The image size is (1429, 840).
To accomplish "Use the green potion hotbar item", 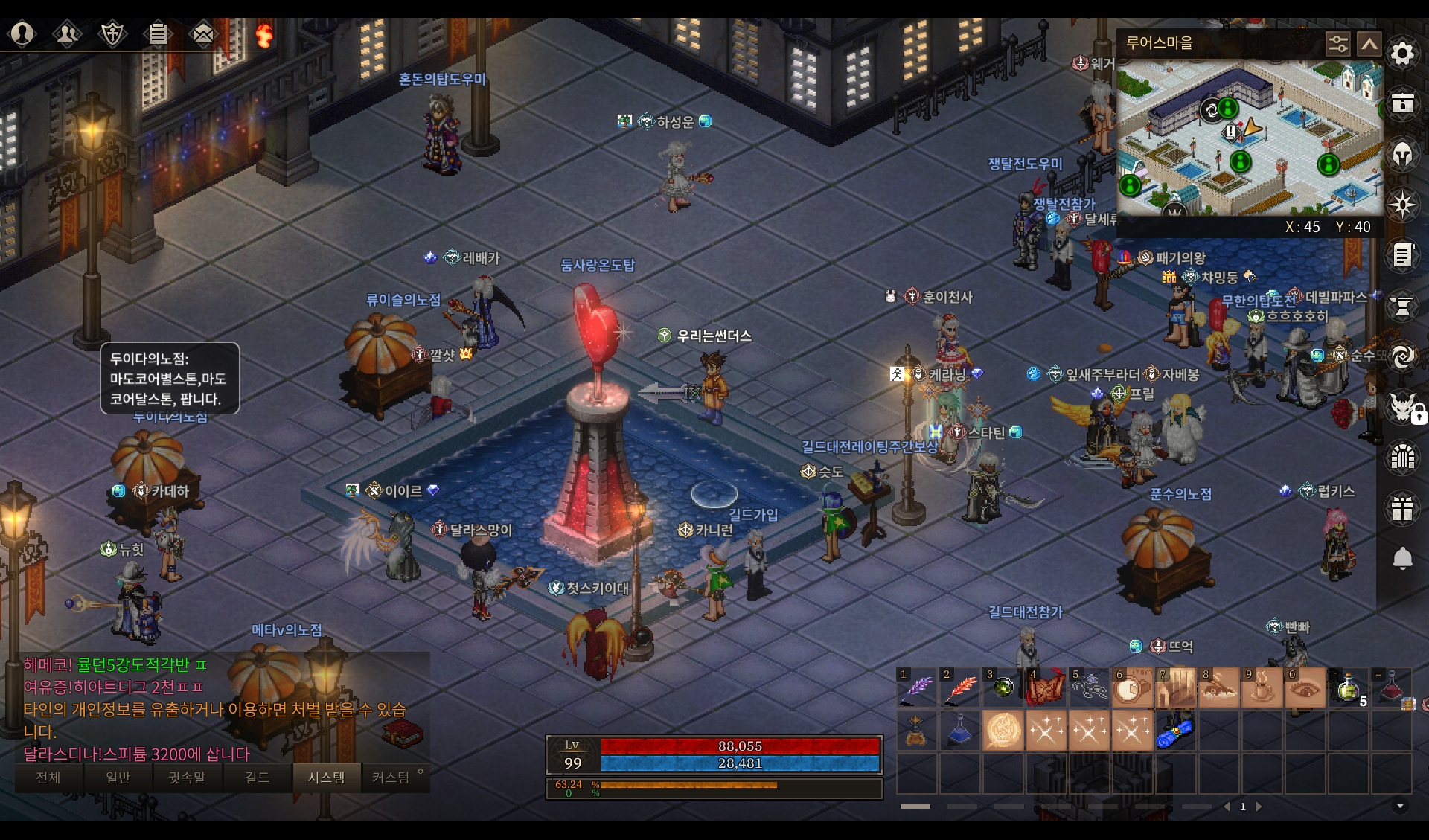I will [1349, 687].
